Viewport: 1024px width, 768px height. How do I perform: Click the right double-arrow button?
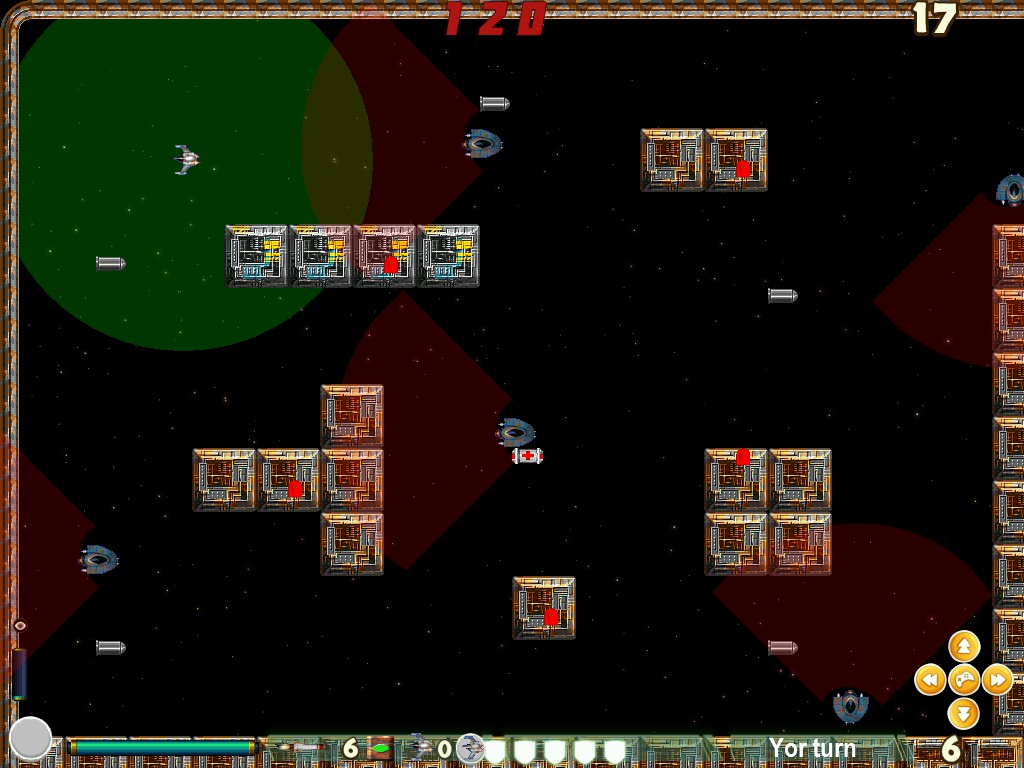pos(997,680)
